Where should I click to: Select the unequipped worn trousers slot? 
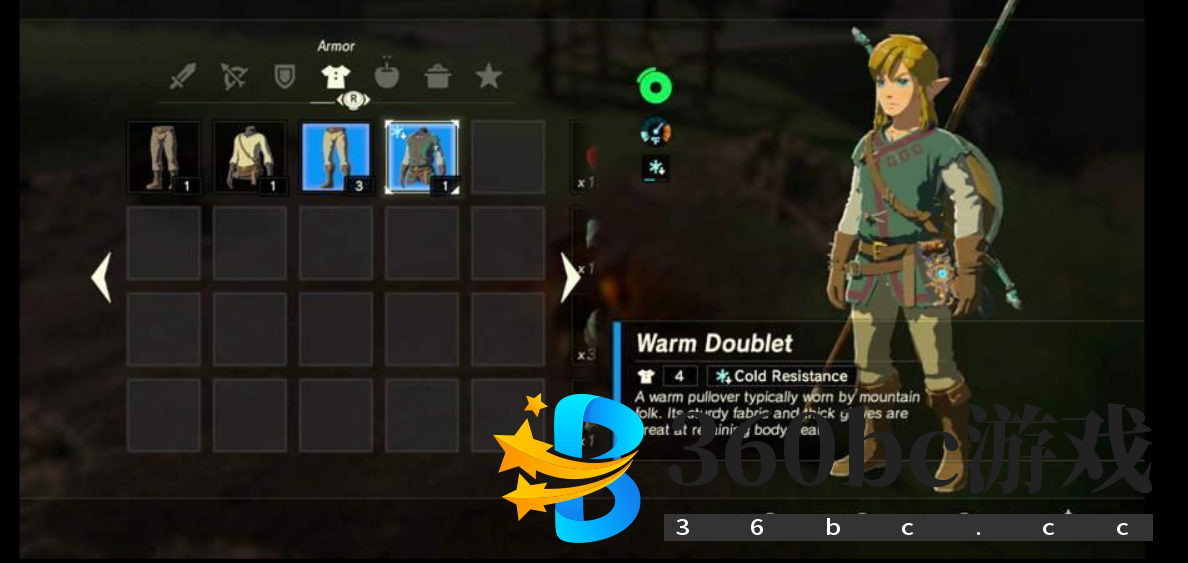click(163, 157)
